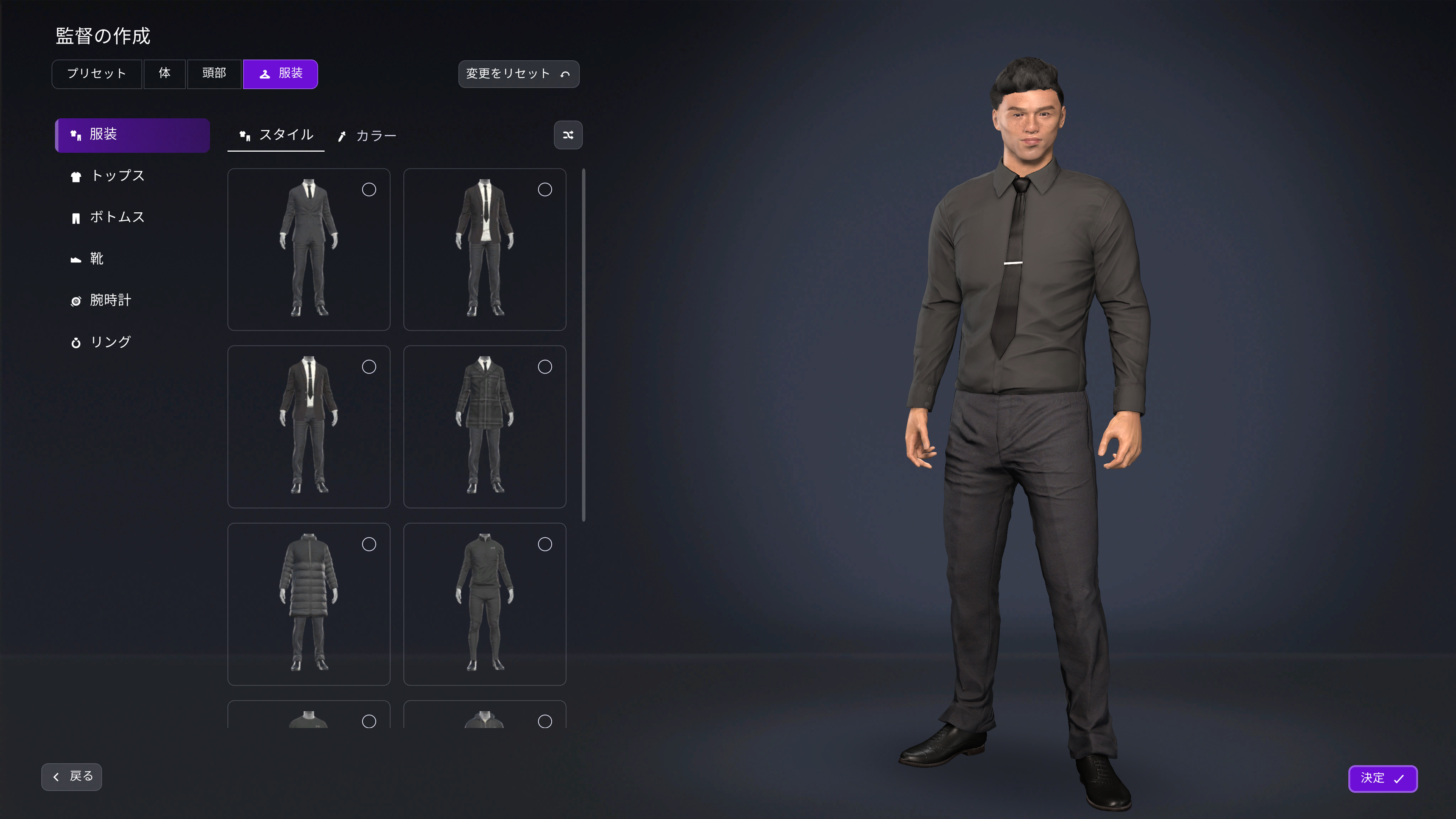Confirm creation with the 決定 button
This screenshot has height=819, width=1456.
(1383, 778)
